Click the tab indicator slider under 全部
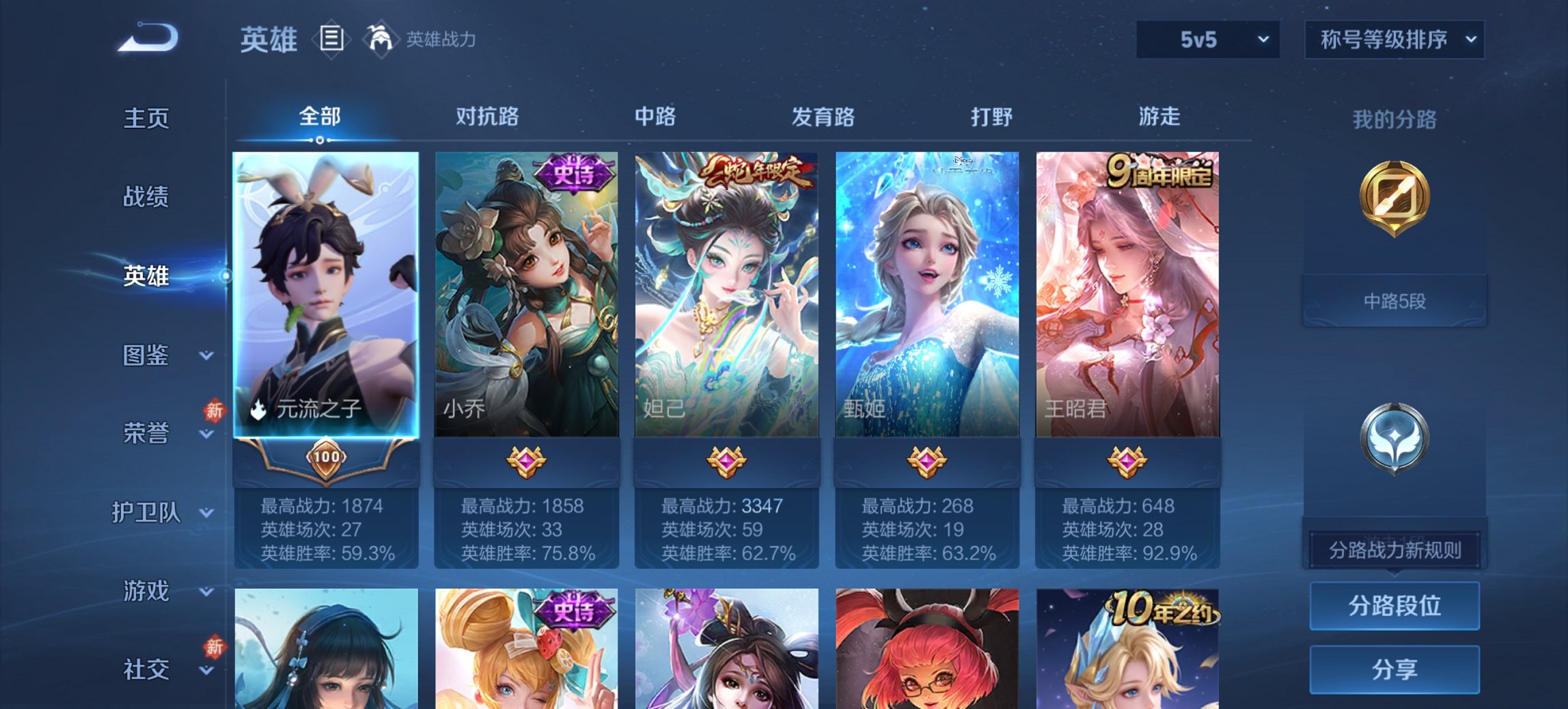This screenshot has height=709, width=1568. [318, 139]
